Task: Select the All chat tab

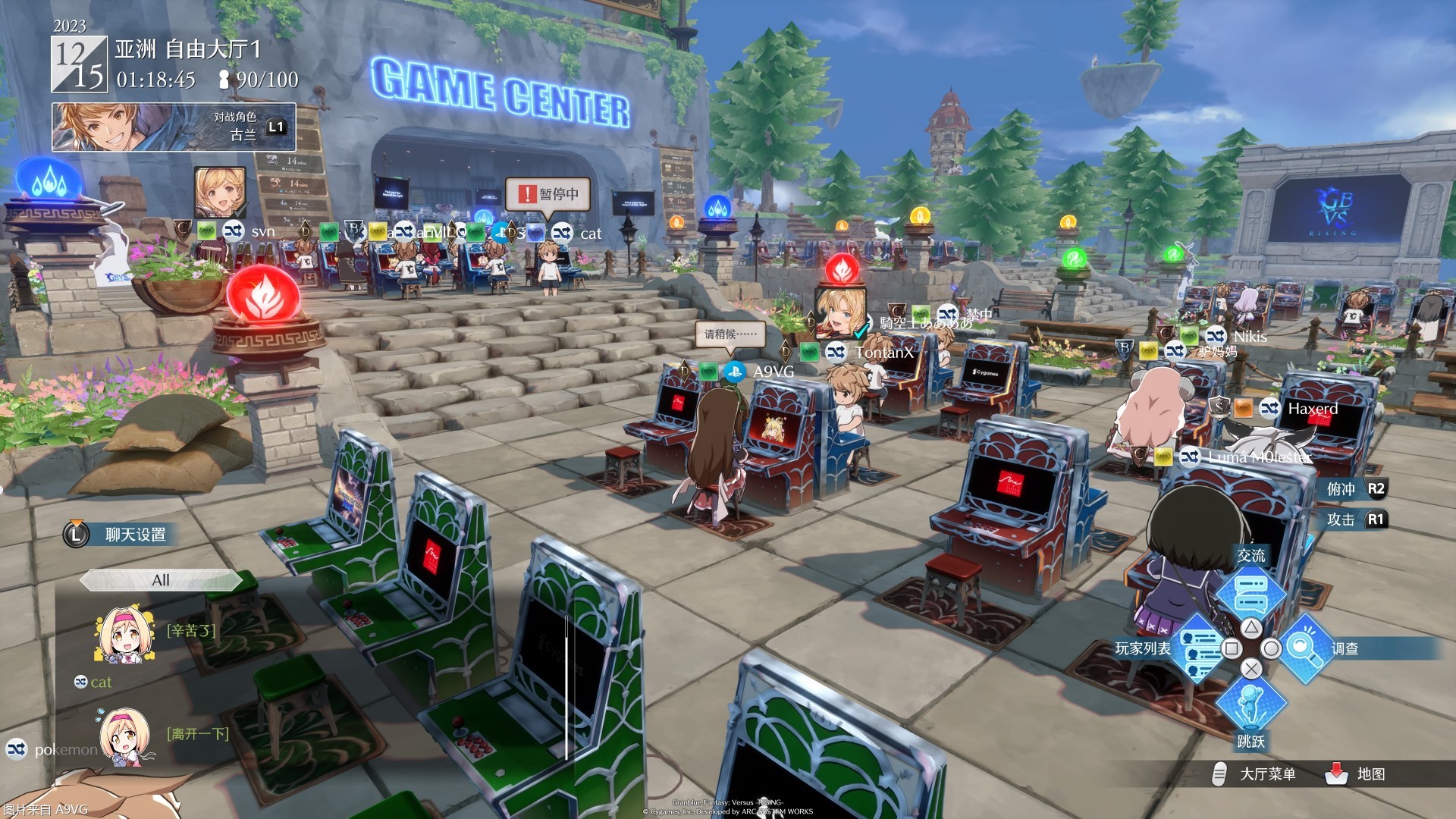Action: point(161,580)
